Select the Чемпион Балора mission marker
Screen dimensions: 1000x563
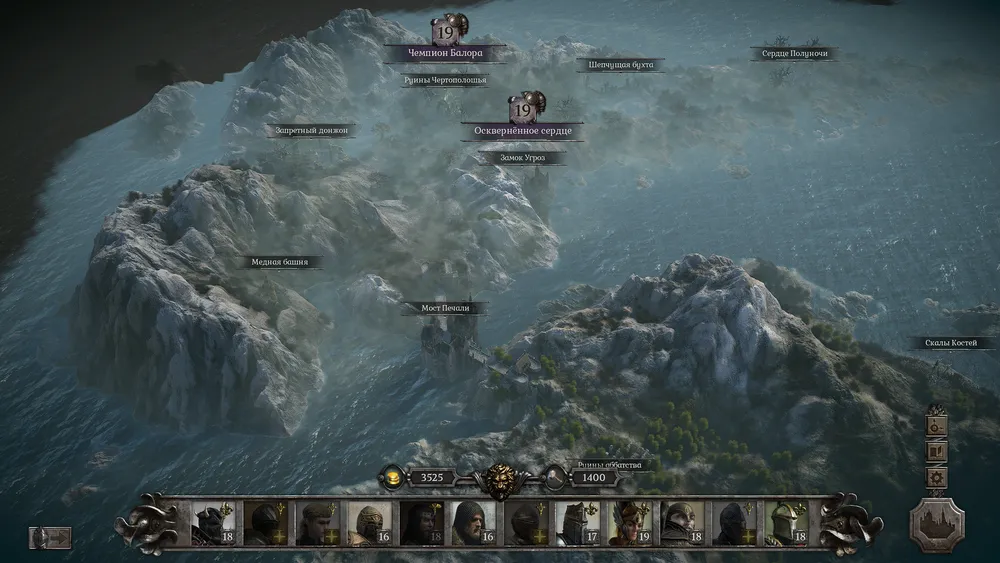click(444, 52)
